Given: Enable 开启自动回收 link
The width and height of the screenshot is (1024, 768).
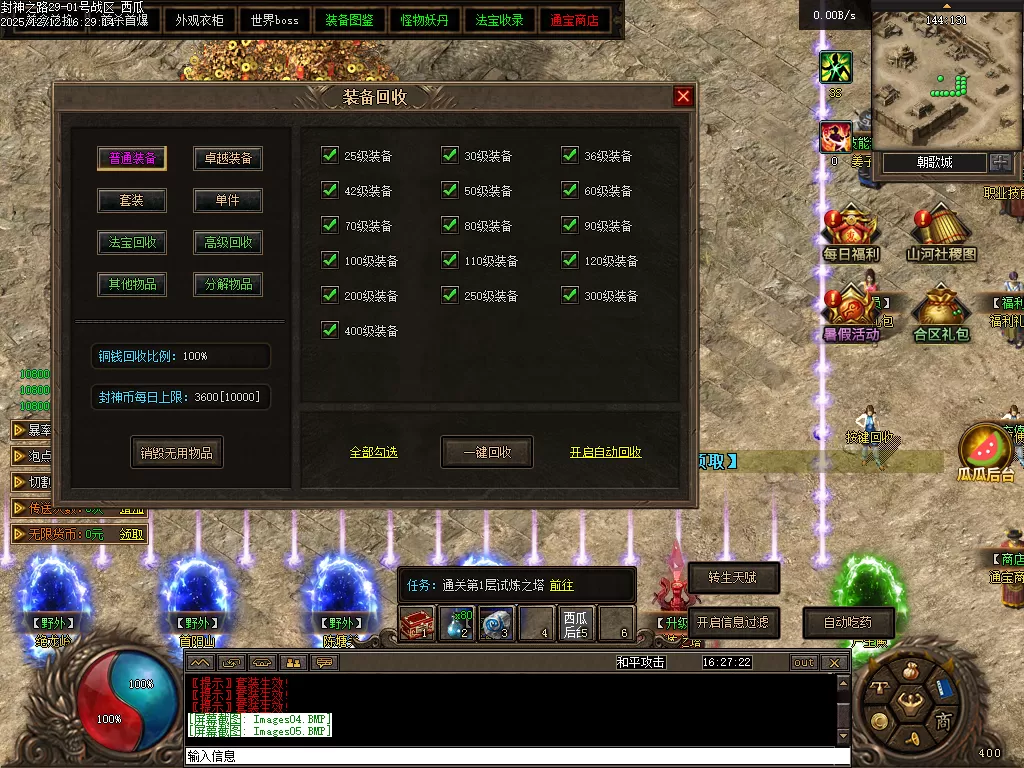Looking at the screenshot, I should pyautogui.click(x=606, y=452).
